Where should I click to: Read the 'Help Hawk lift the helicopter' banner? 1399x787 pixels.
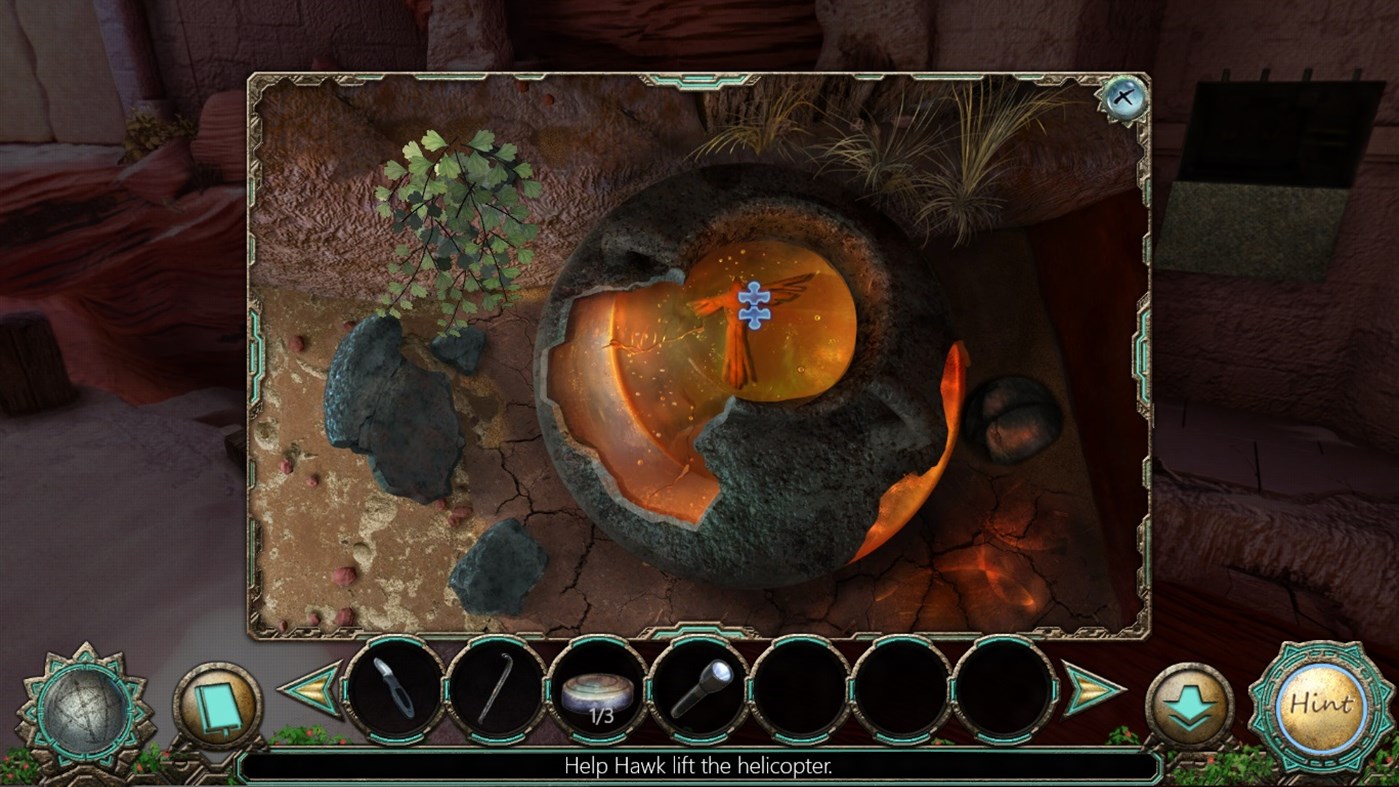point(699,769)
